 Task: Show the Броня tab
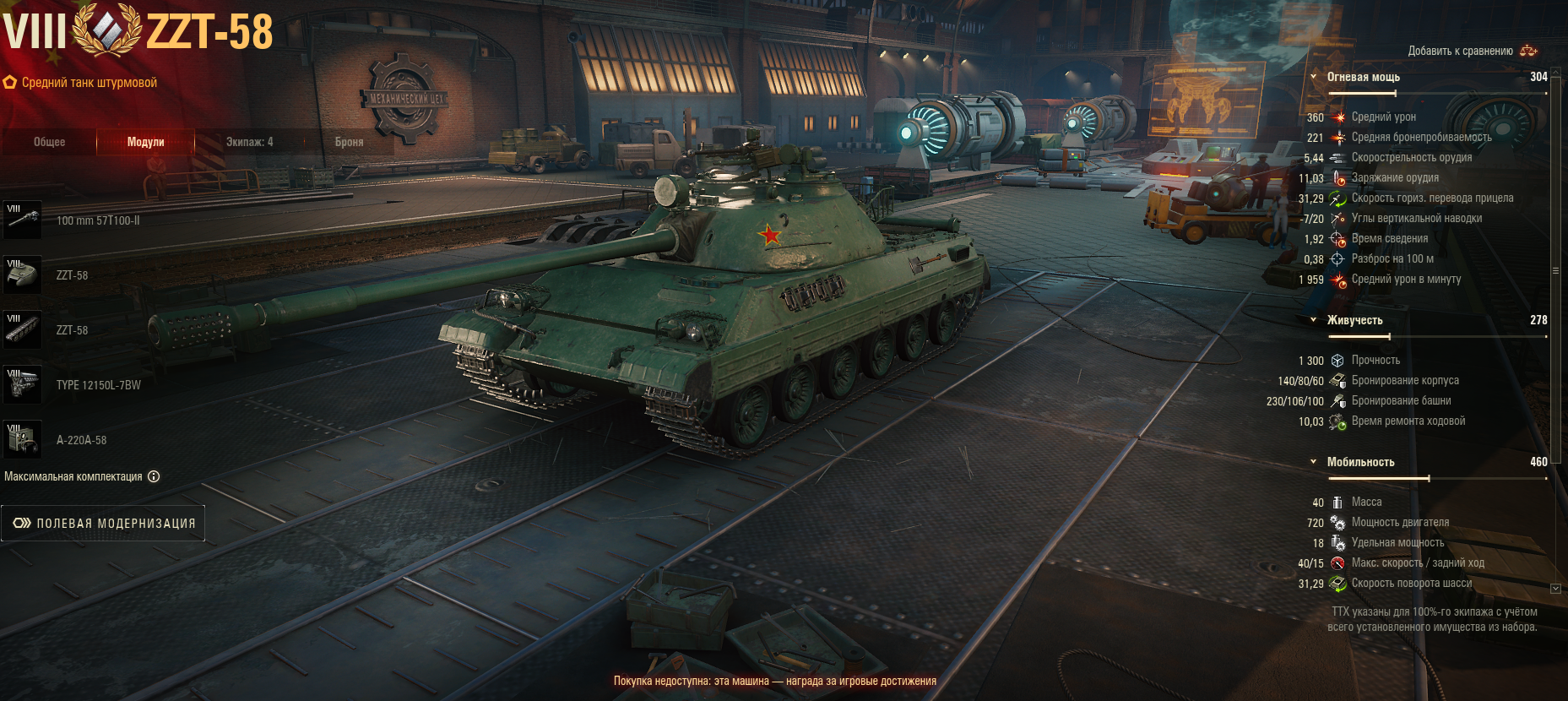349,142
